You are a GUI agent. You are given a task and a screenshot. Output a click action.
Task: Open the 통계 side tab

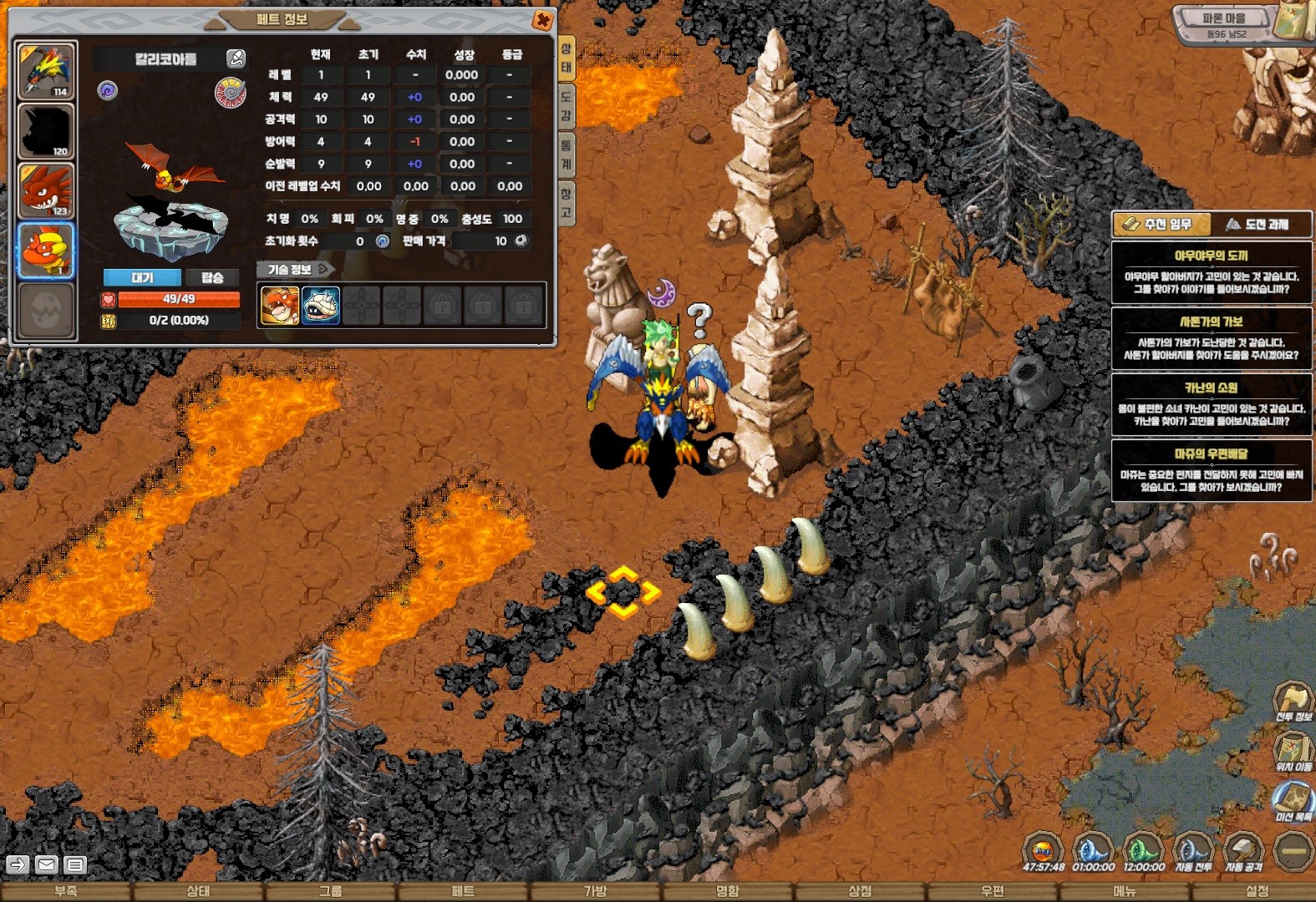(566, 154)
